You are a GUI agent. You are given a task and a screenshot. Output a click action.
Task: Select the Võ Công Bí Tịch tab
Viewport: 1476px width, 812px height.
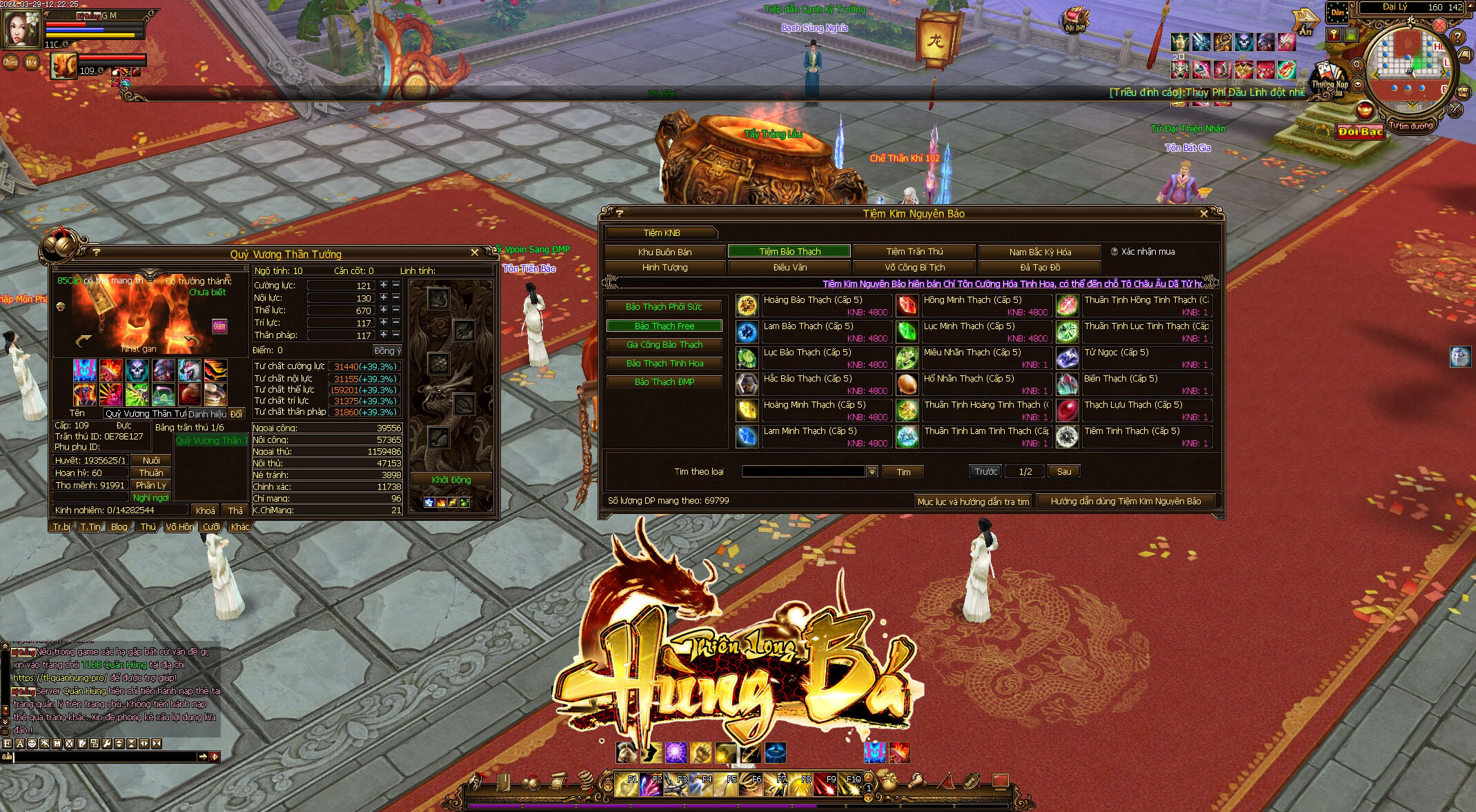click(914, 268)
